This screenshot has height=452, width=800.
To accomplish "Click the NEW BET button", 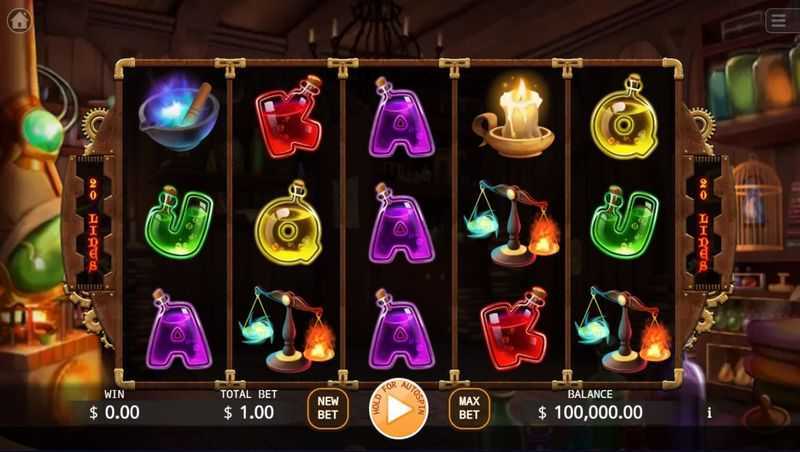I will 327,408.
